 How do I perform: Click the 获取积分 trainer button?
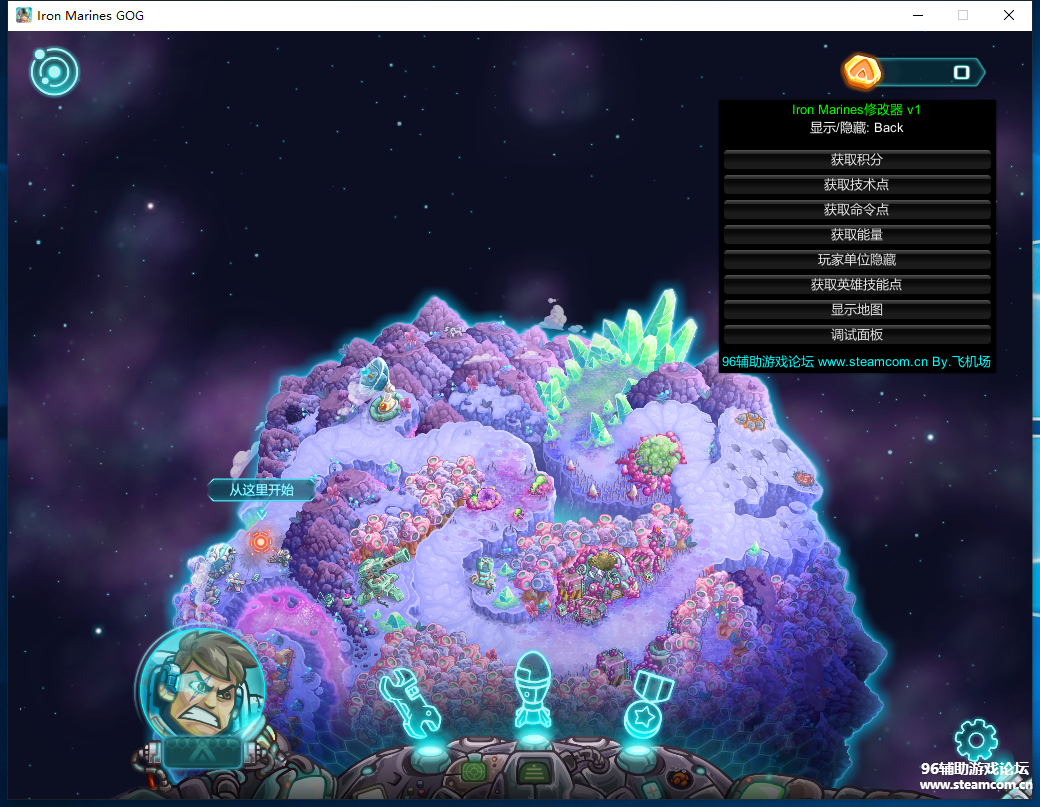857,160
